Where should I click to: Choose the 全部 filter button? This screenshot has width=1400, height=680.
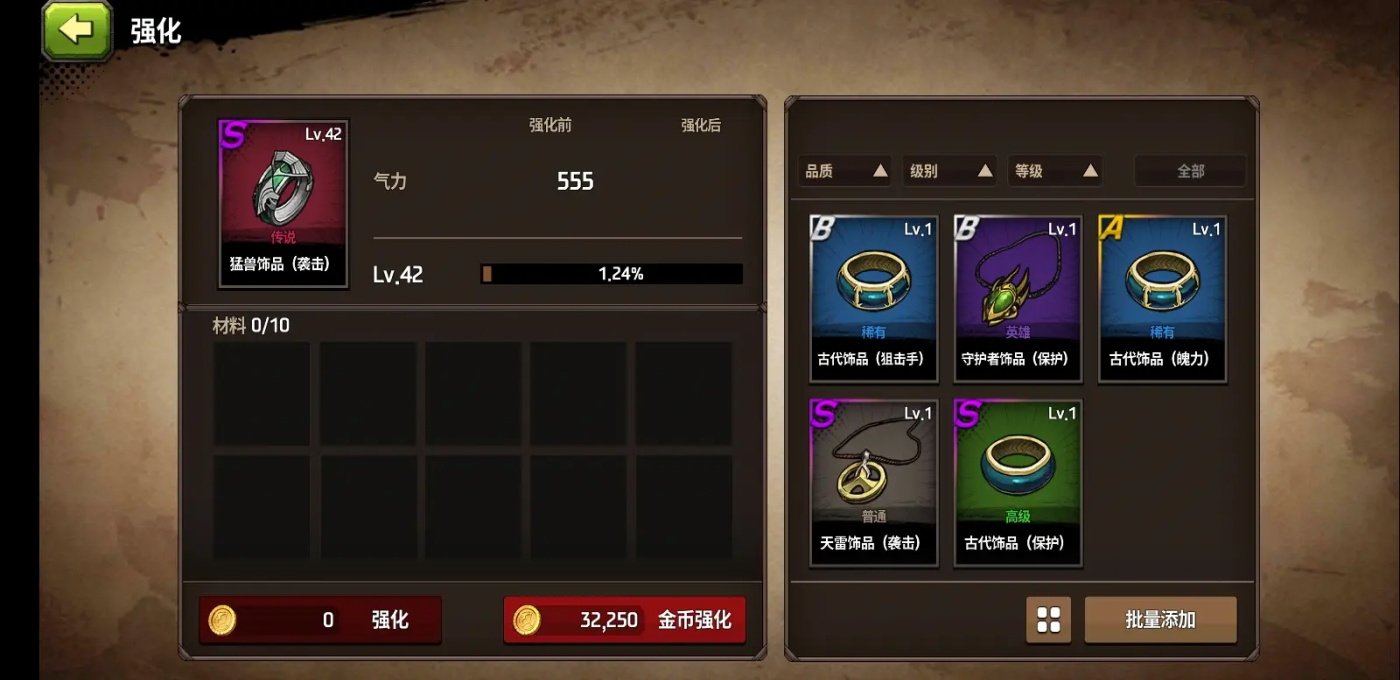tap(1190, 171)
